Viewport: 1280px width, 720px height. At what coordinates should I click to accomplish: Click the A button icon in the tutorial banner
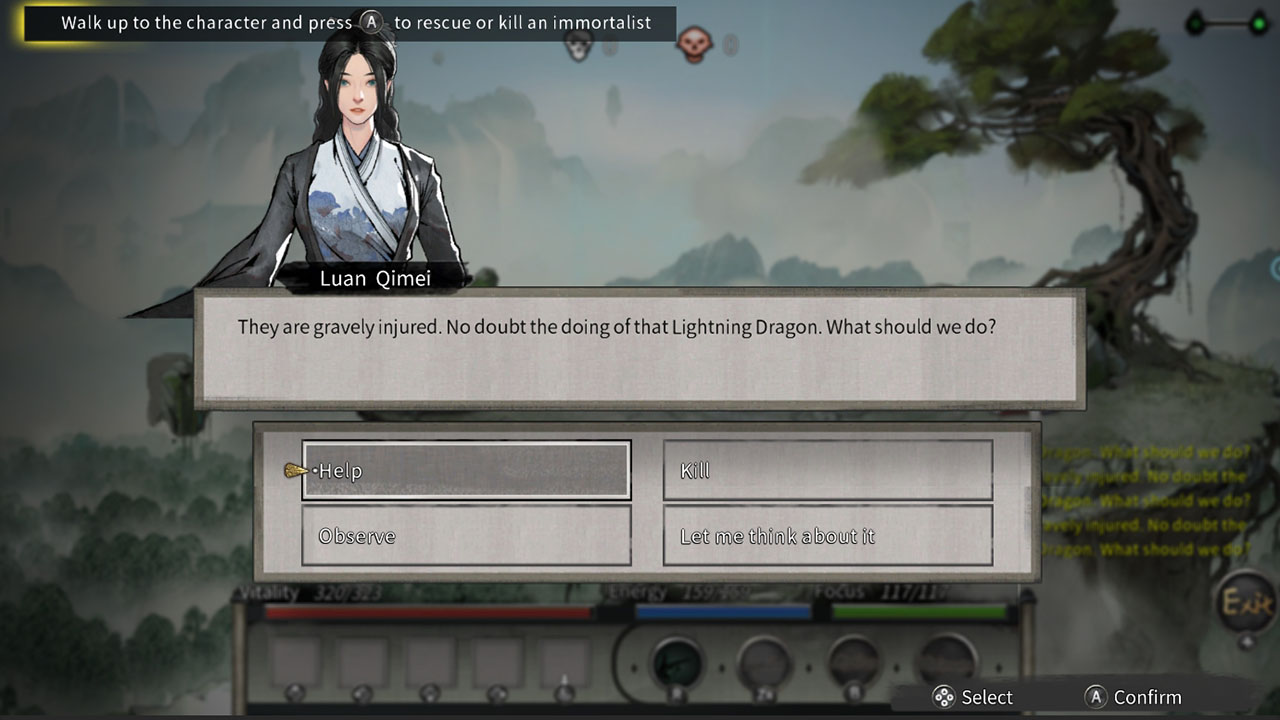[370, 21]
